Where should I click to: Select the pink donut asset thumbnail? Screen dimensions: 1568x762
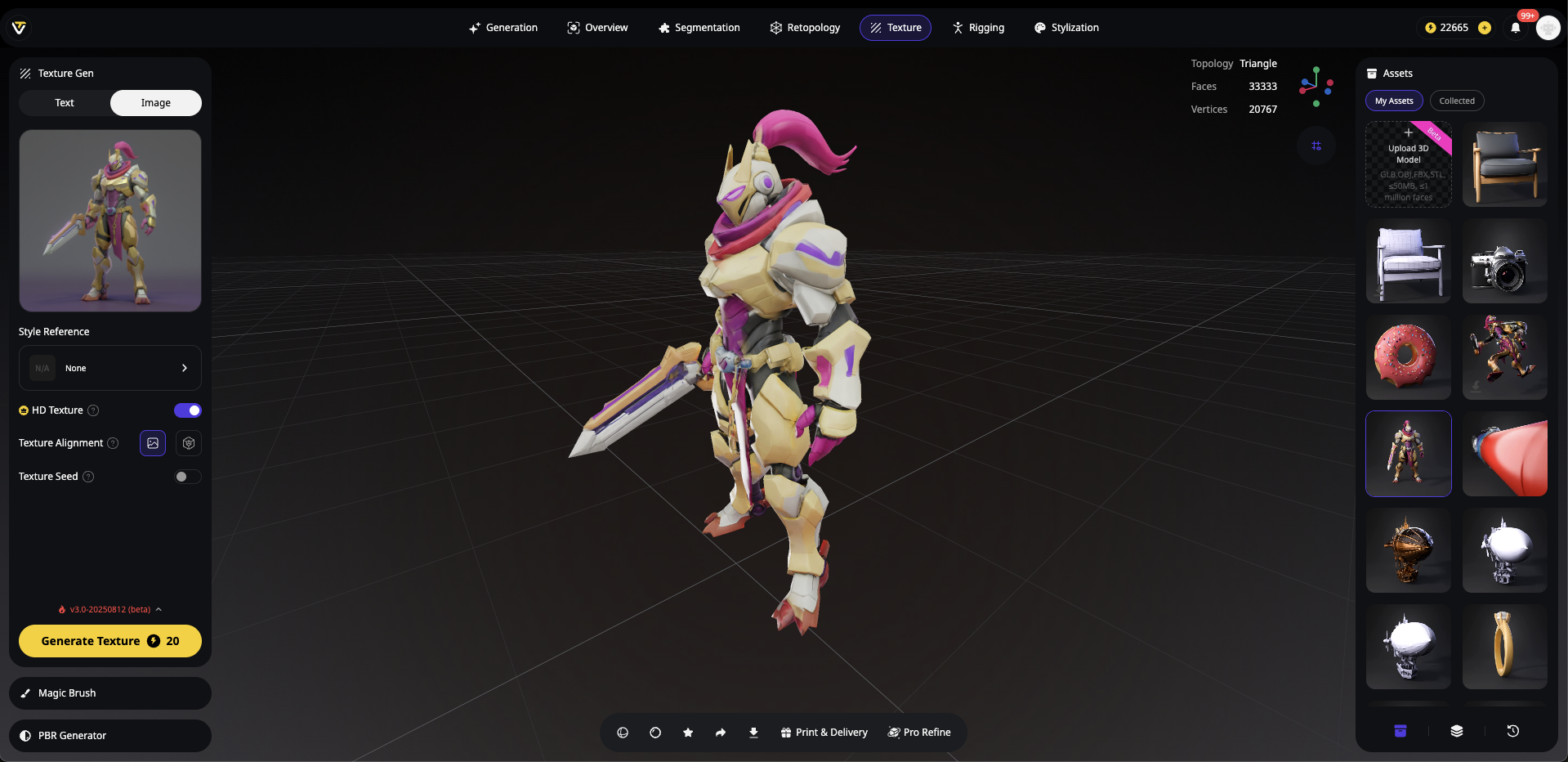pyautogui.click(x=1408, y=357)
